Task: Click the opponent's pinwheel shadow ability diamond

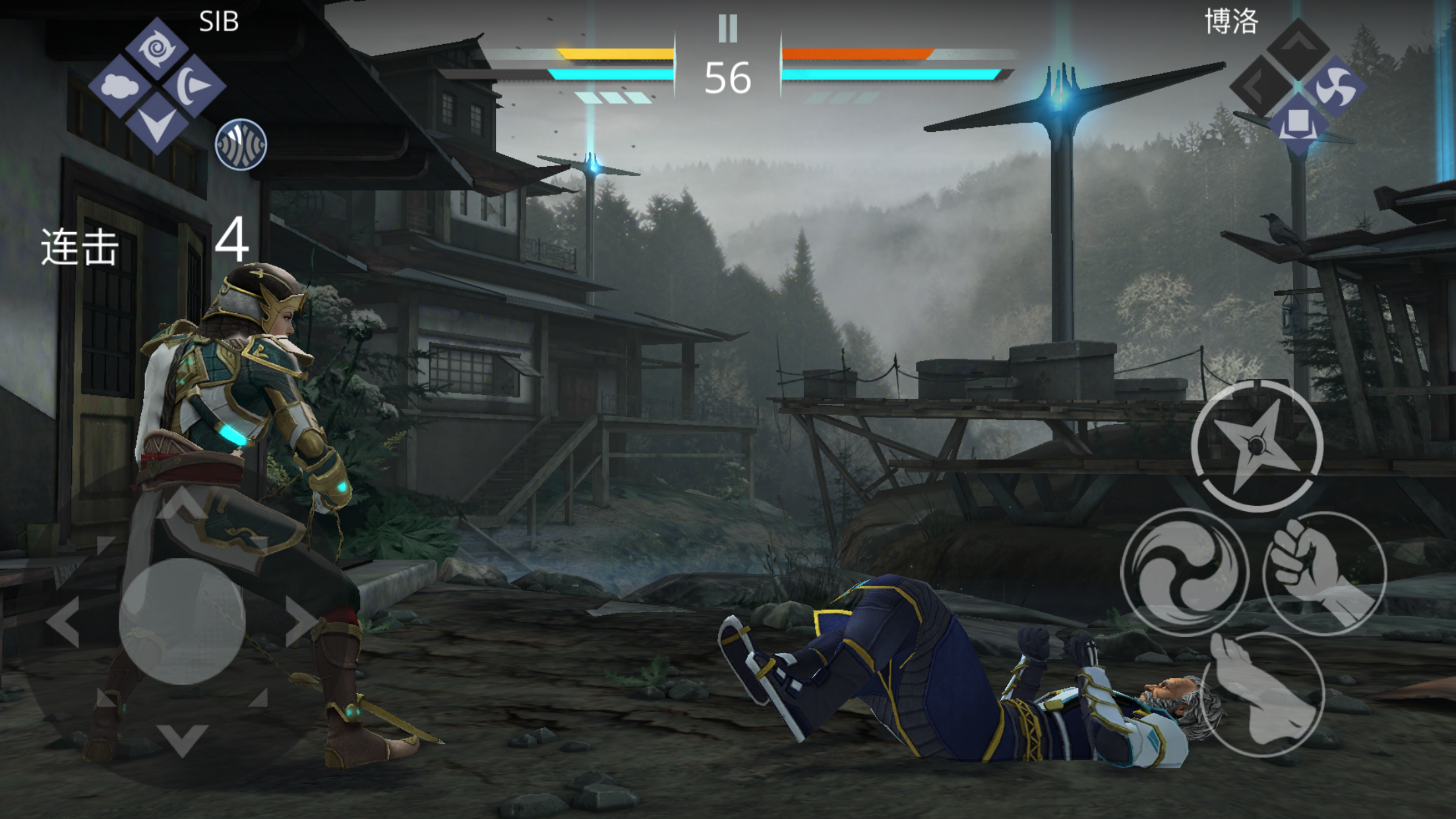Action: click(x=1335, y=86)
